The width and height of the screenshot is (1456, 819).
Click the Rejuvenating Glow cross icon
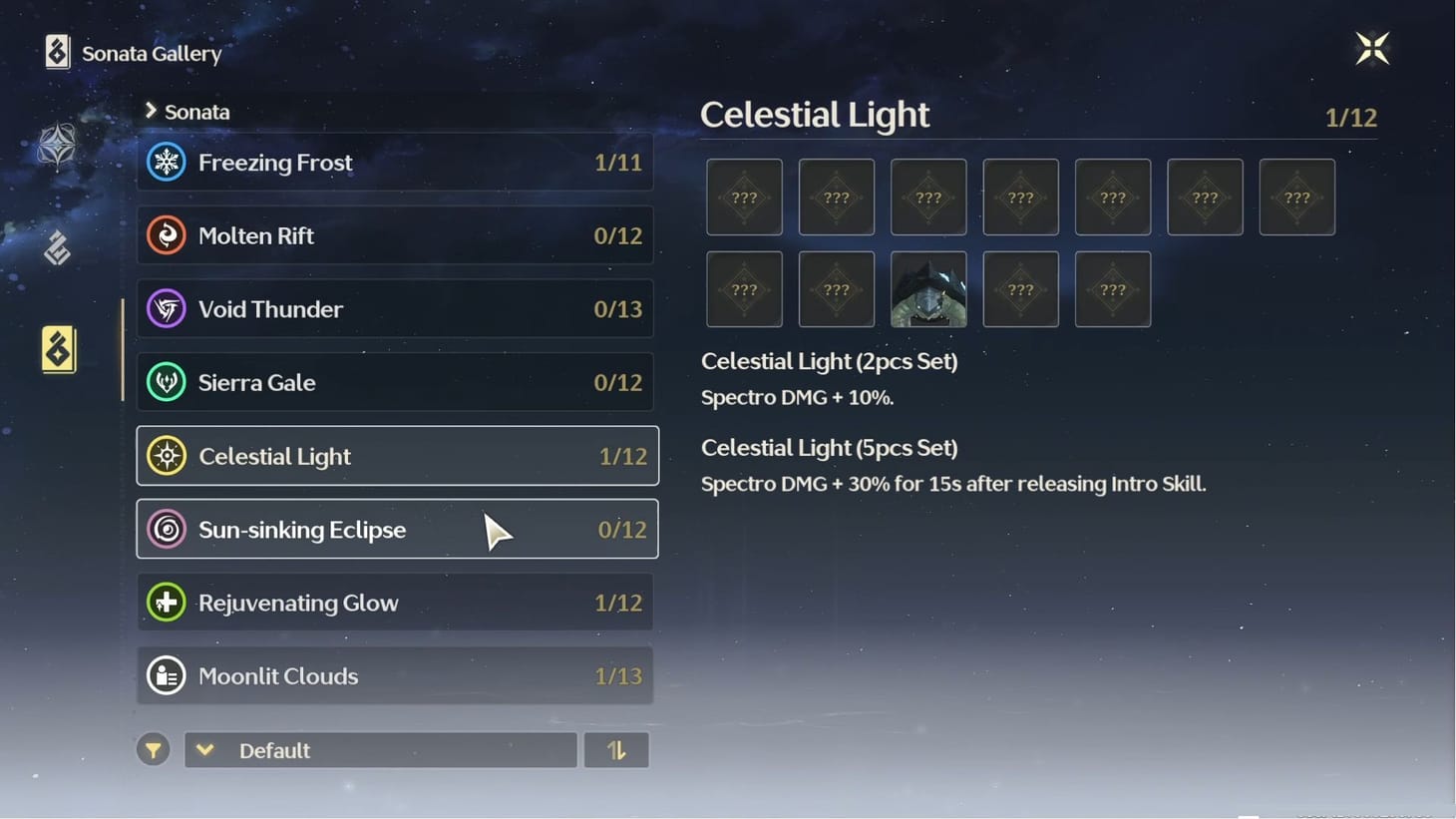click(167, 603)
